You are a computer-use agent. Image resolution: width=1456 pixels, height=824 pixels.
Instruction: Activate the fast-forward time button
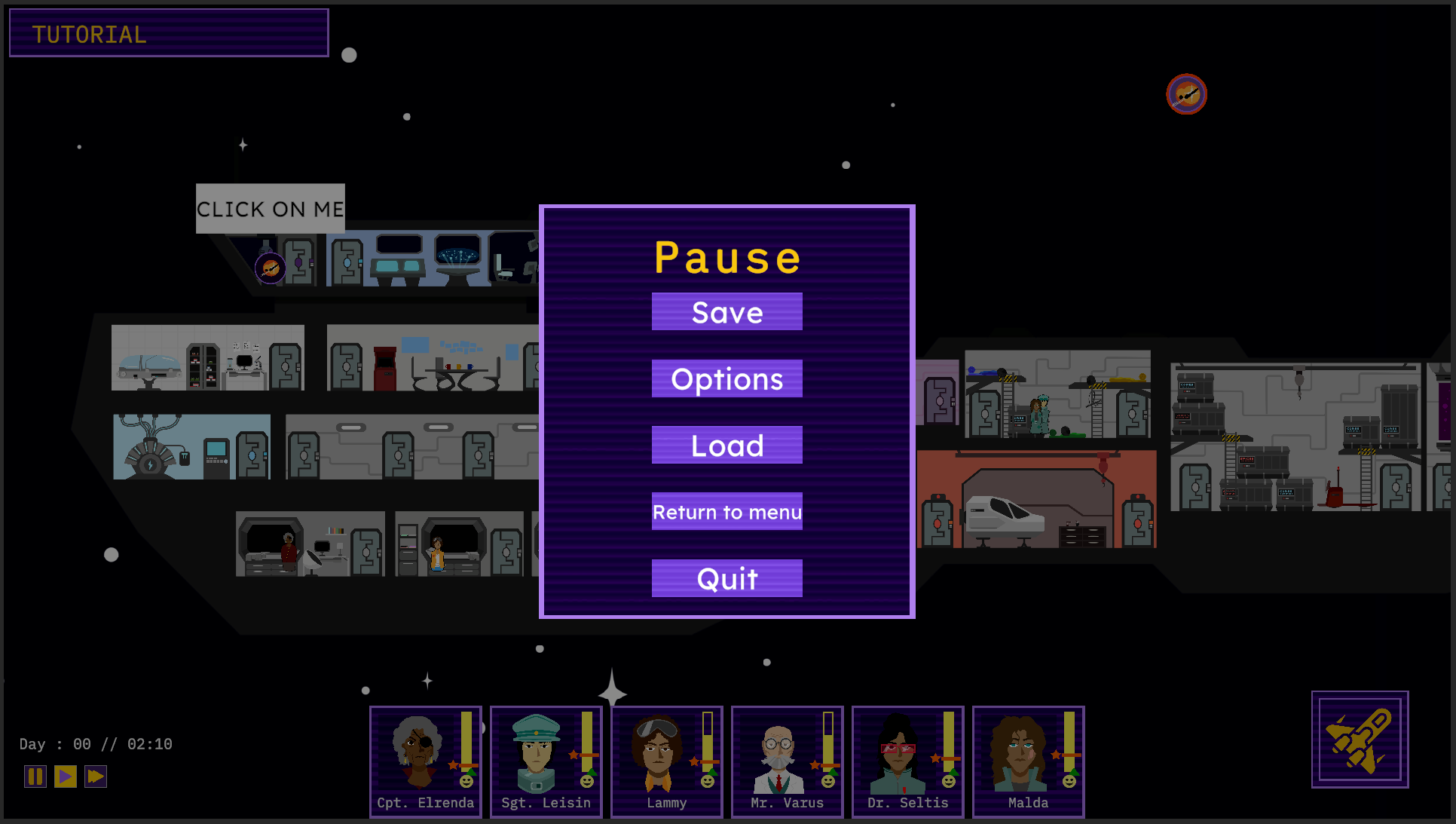(96, 776)
